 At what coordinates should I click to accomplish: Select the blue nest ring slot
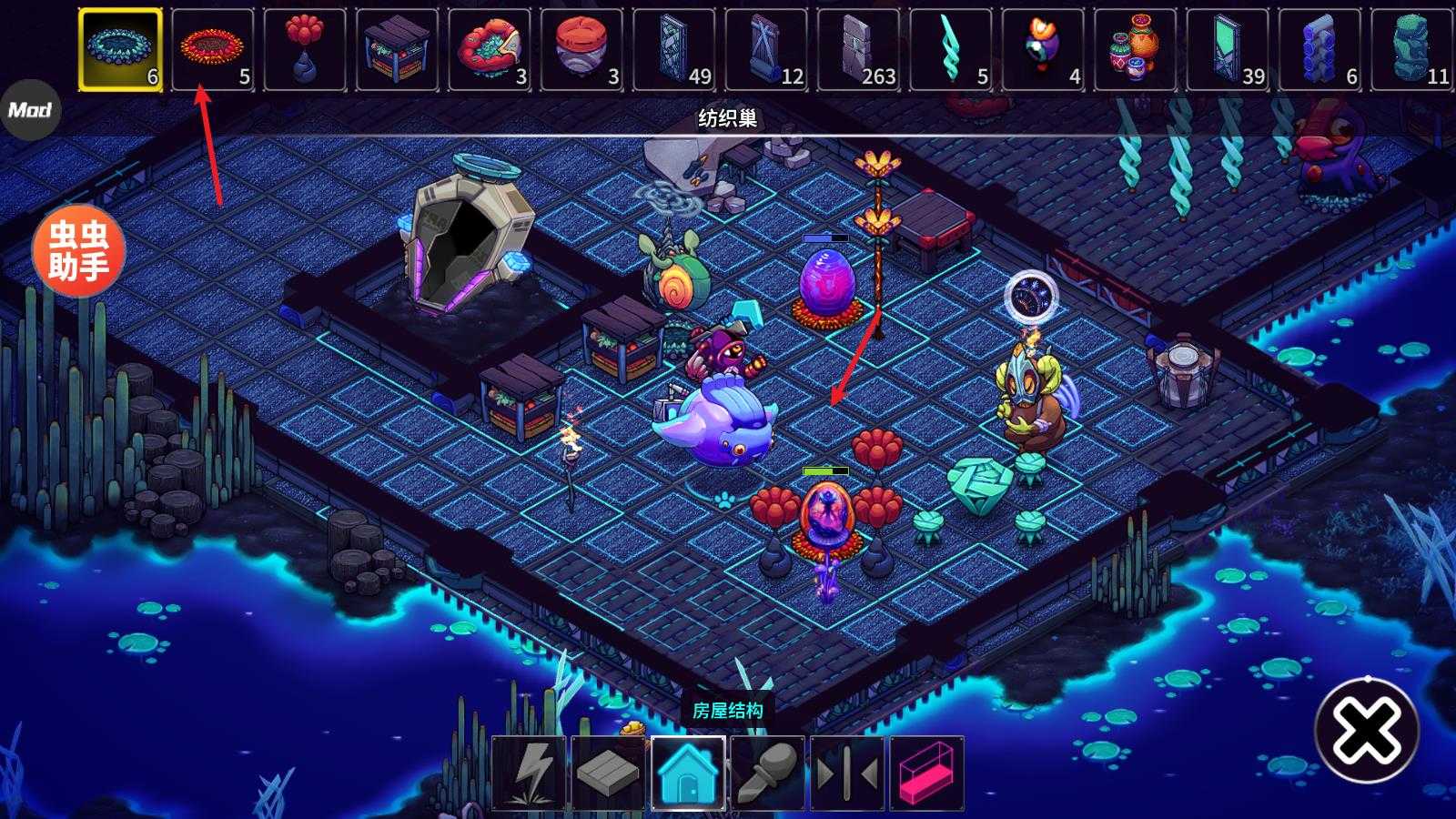120,49
